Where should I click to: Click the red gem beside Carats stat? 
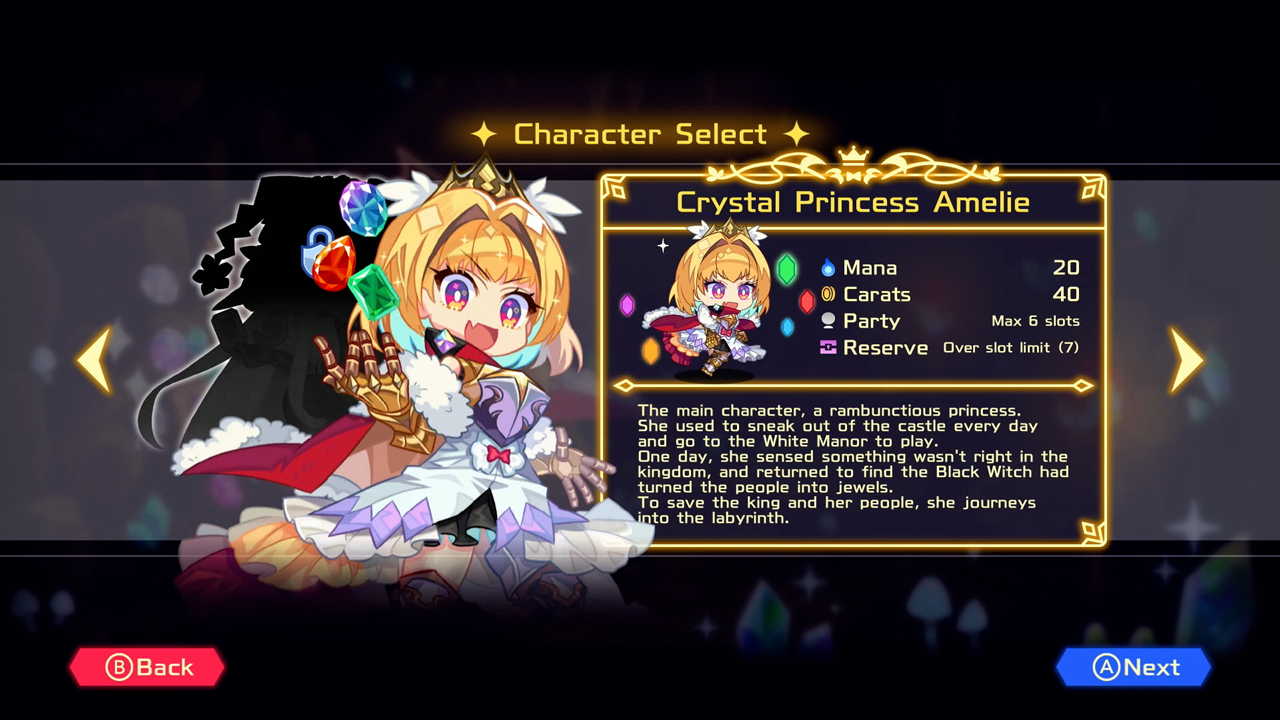coord(805,302)
